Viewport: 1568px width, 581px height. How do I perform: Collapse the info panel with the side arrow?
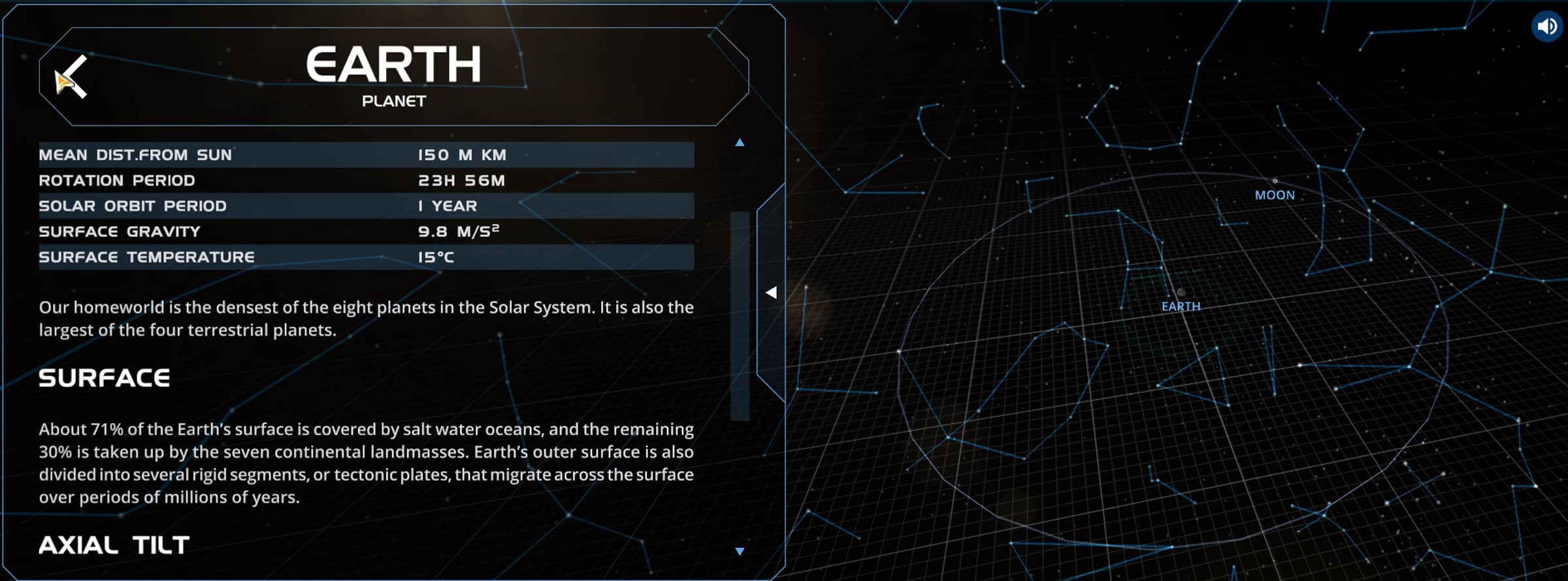tap(771, 292)
